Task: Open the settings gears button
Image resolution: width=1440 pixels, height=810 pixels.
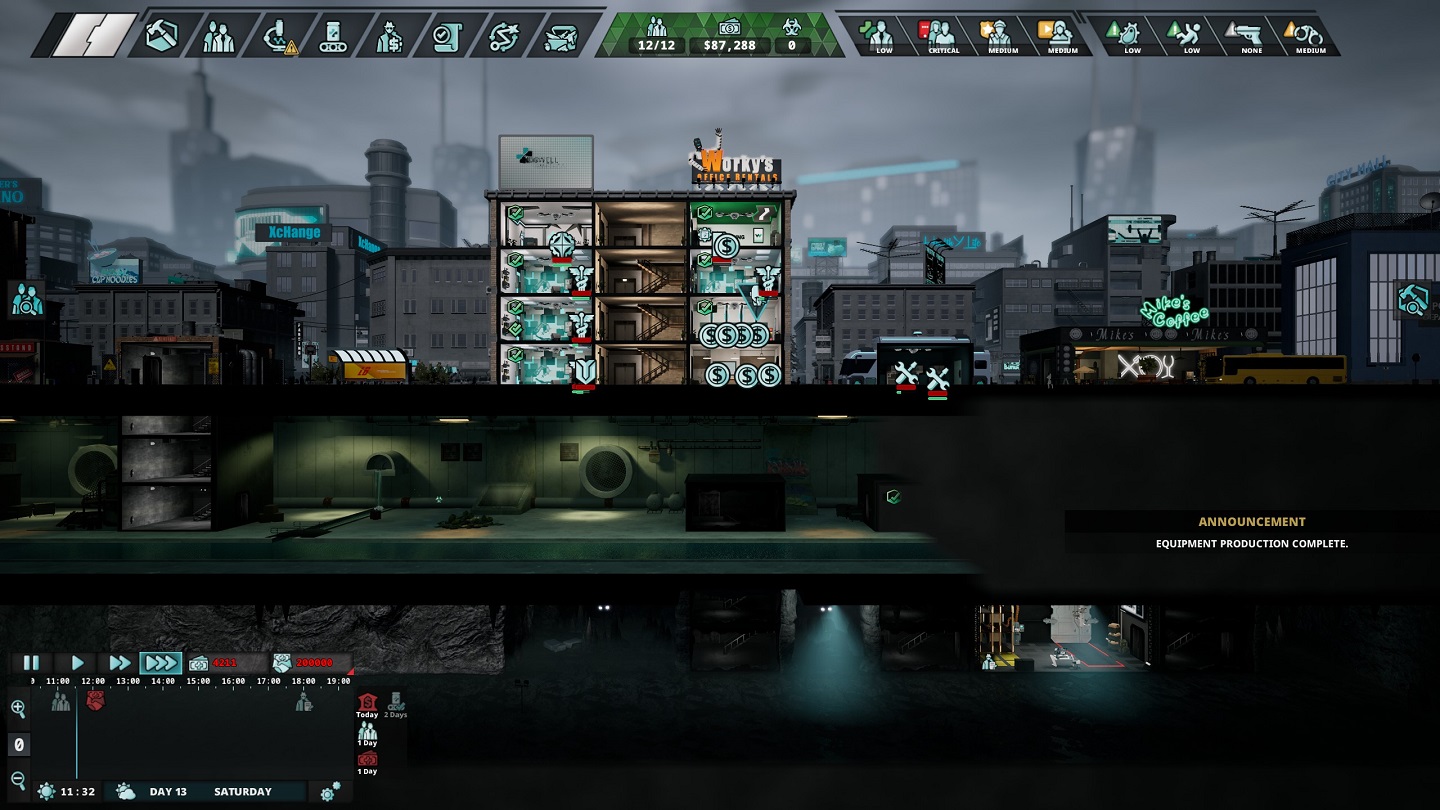Action: 330,792
